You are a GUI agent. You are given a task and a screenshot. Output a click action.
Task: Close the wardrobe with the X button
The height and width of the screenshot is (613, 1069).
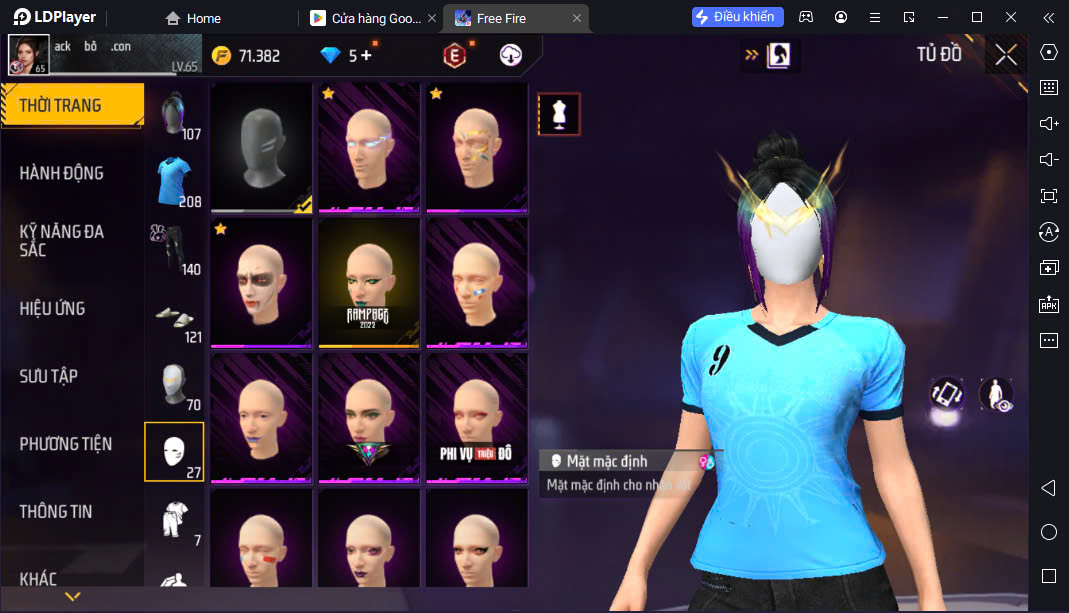[1006, 55]
